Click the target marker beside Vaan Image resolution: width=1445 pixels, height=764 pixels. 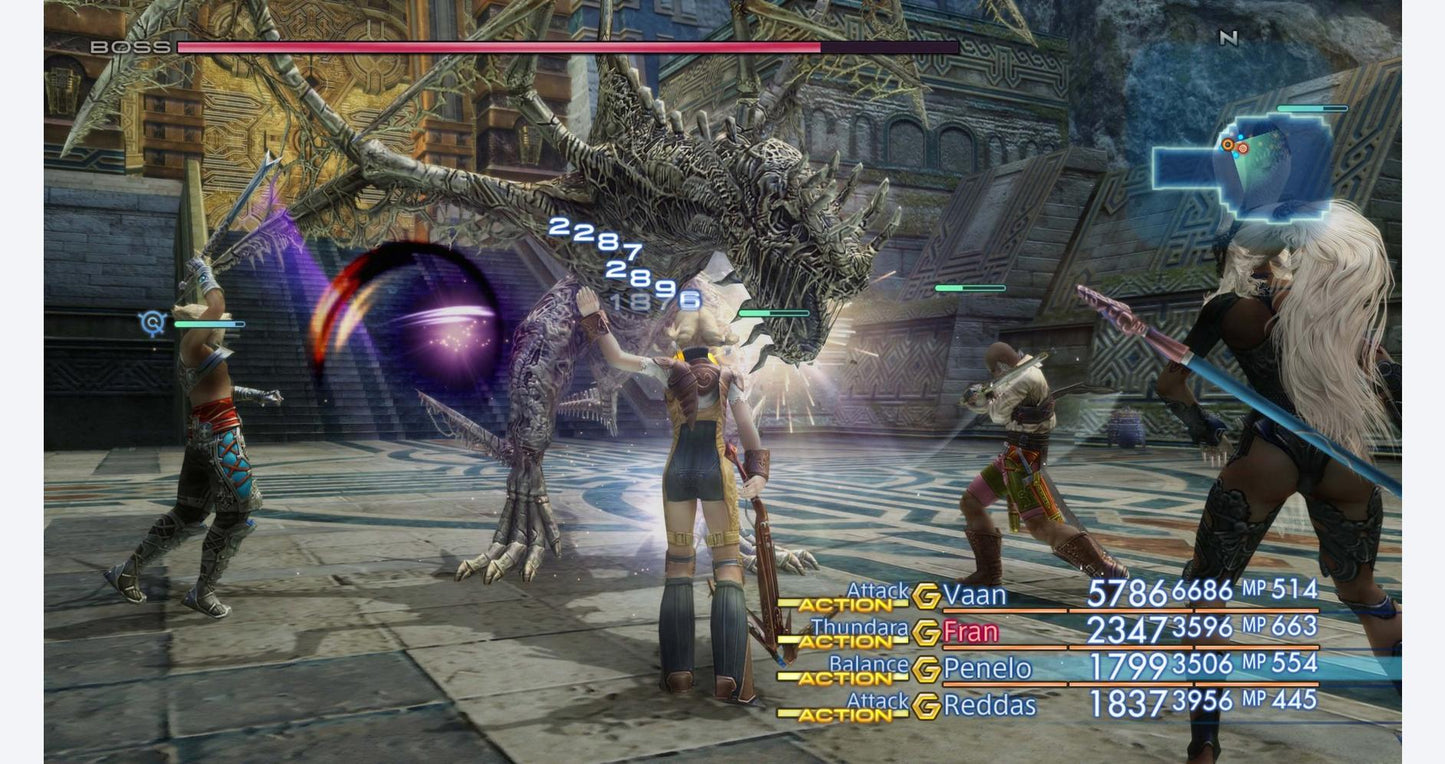click(x=153, y=323)
